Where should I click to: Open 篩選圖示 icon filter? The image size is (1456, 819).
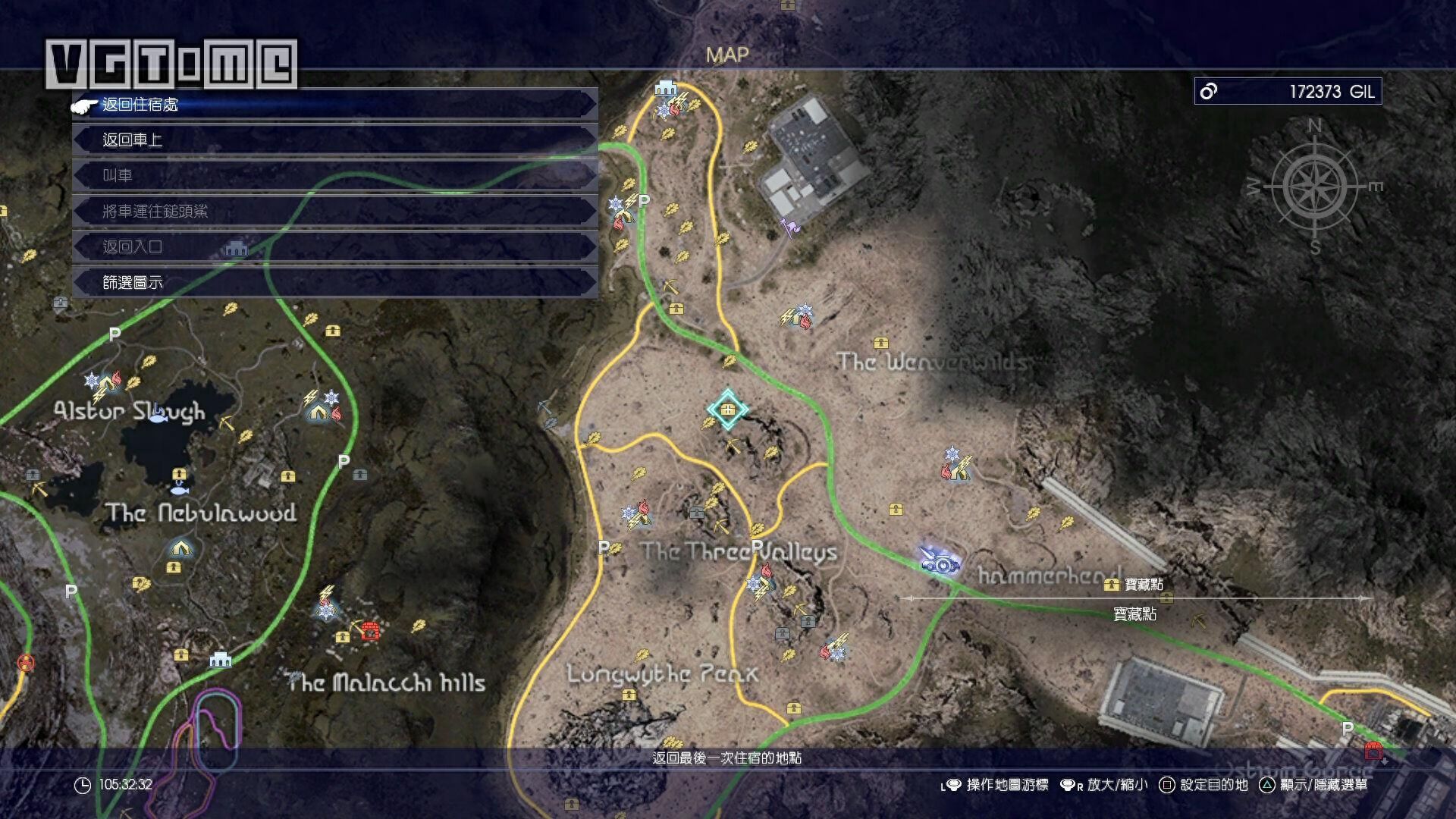coord(334,282)
